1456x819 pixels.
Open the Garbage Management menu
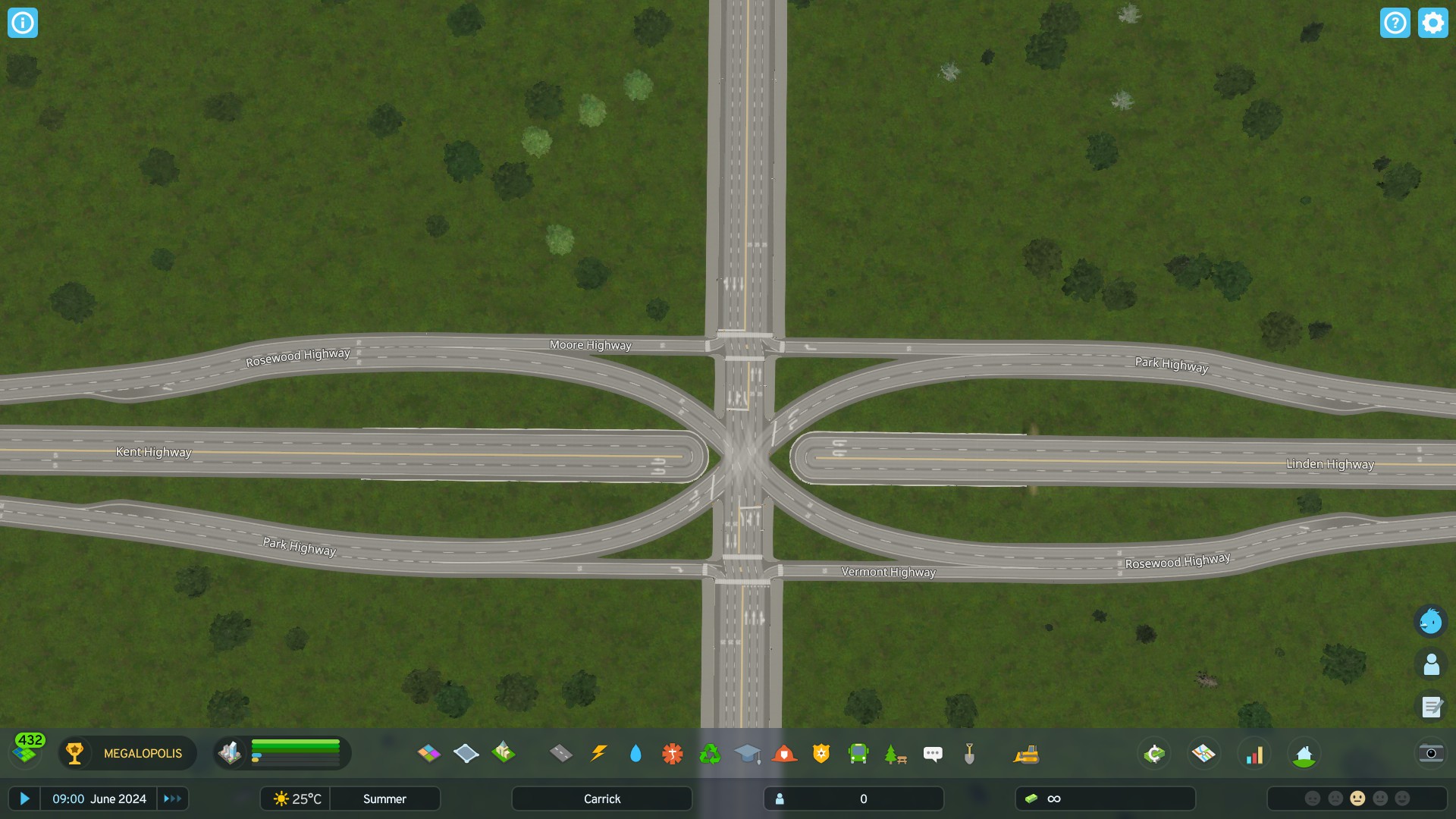[711, 753]
